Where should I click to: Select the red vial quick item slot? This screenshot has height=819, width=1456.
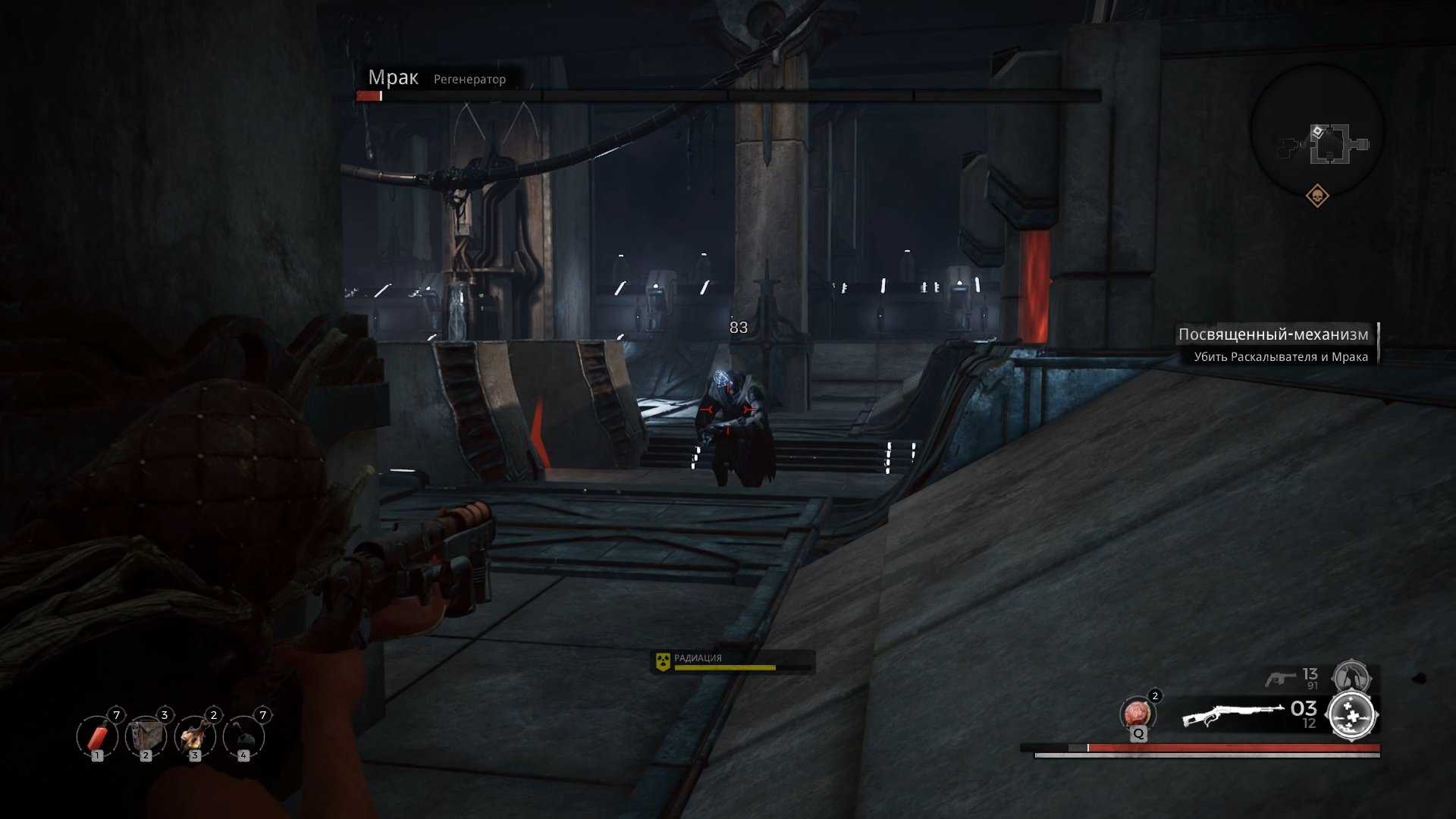click(x=97, y=736)
